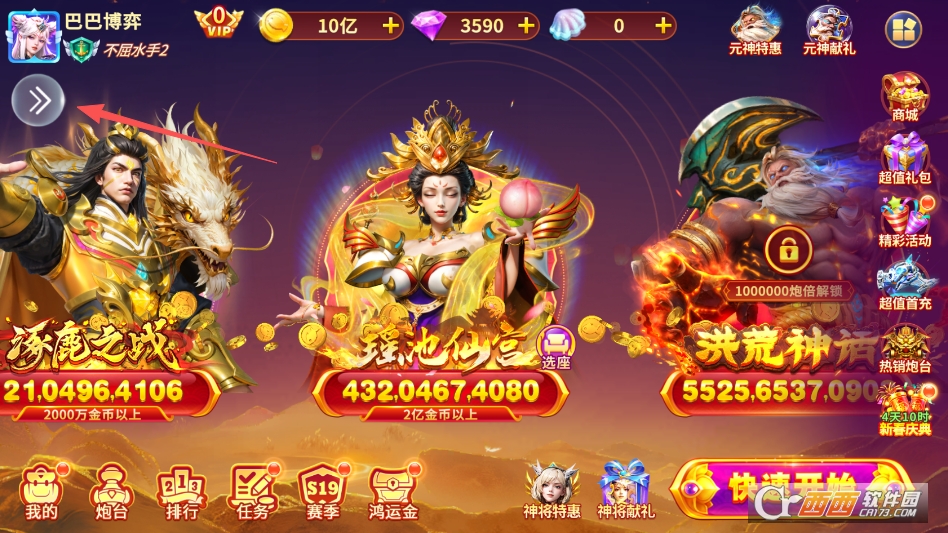This screenshot has height=533, width=948.
Task: Add more gold coins
Action: (x=389, y=26)
